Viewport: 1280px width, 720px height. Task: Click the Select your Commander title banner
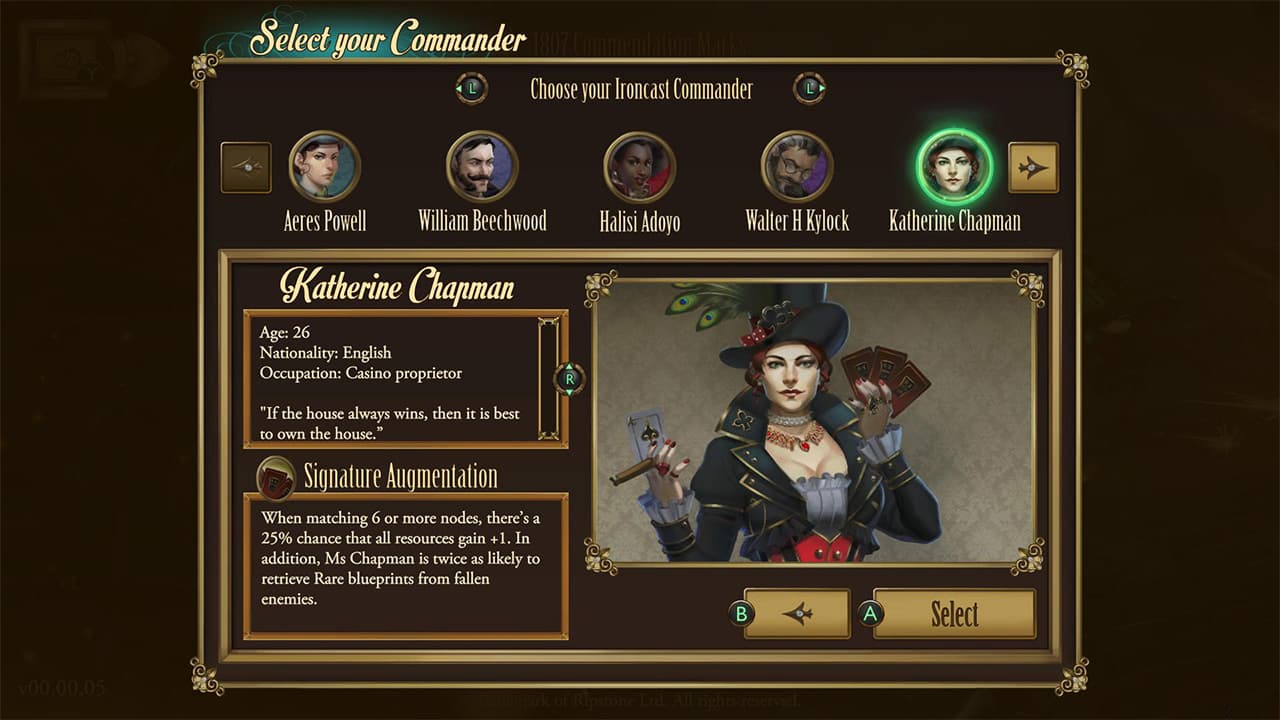tap(390, 40)
